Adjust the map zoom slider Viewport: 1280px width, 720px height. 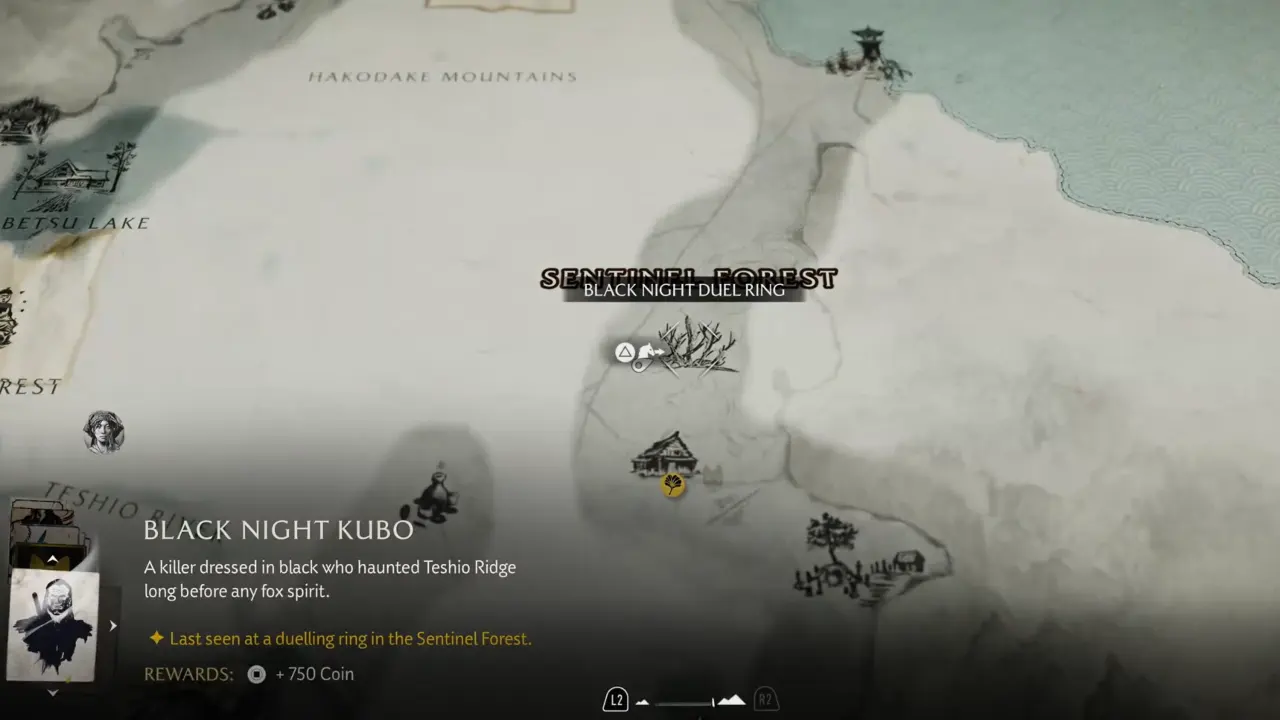[692, 701]
